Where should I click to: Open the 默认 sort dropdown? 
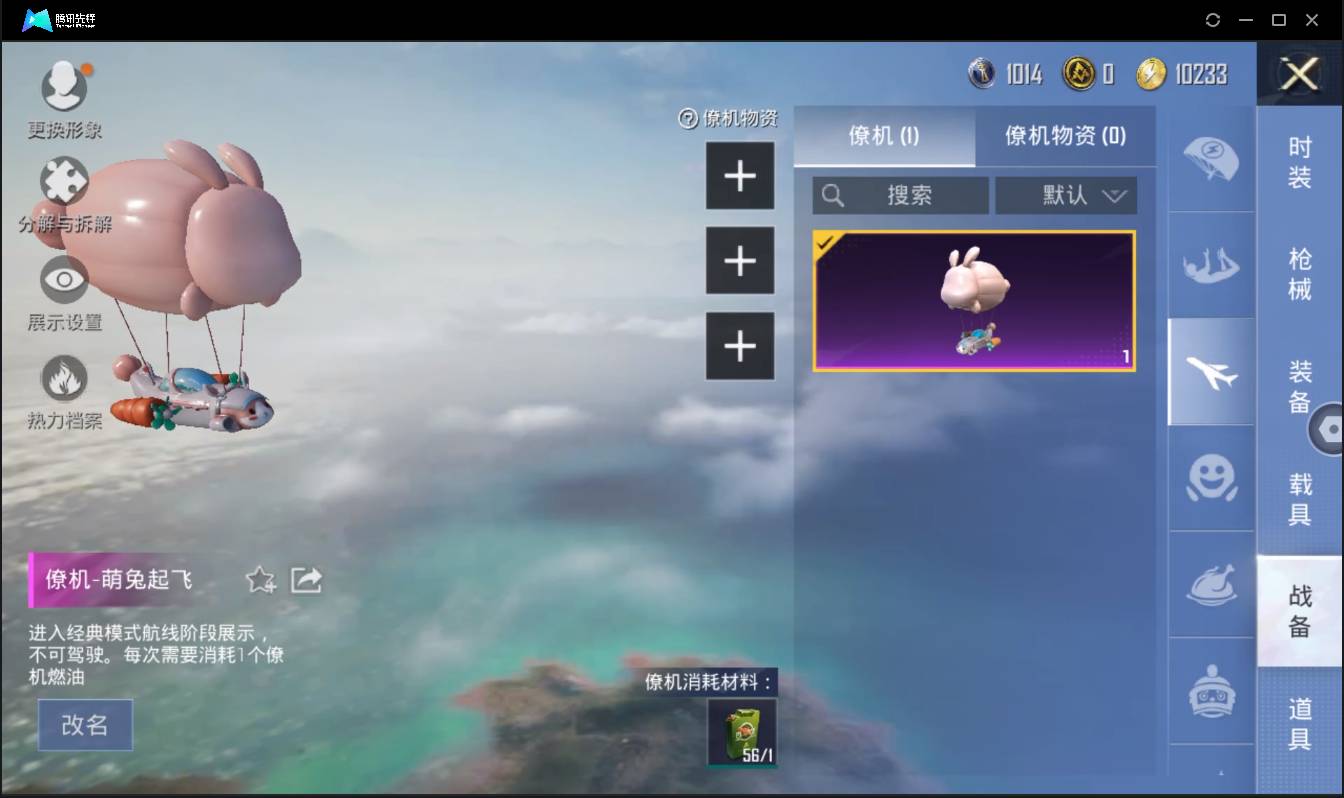(x=1066, y=195)
